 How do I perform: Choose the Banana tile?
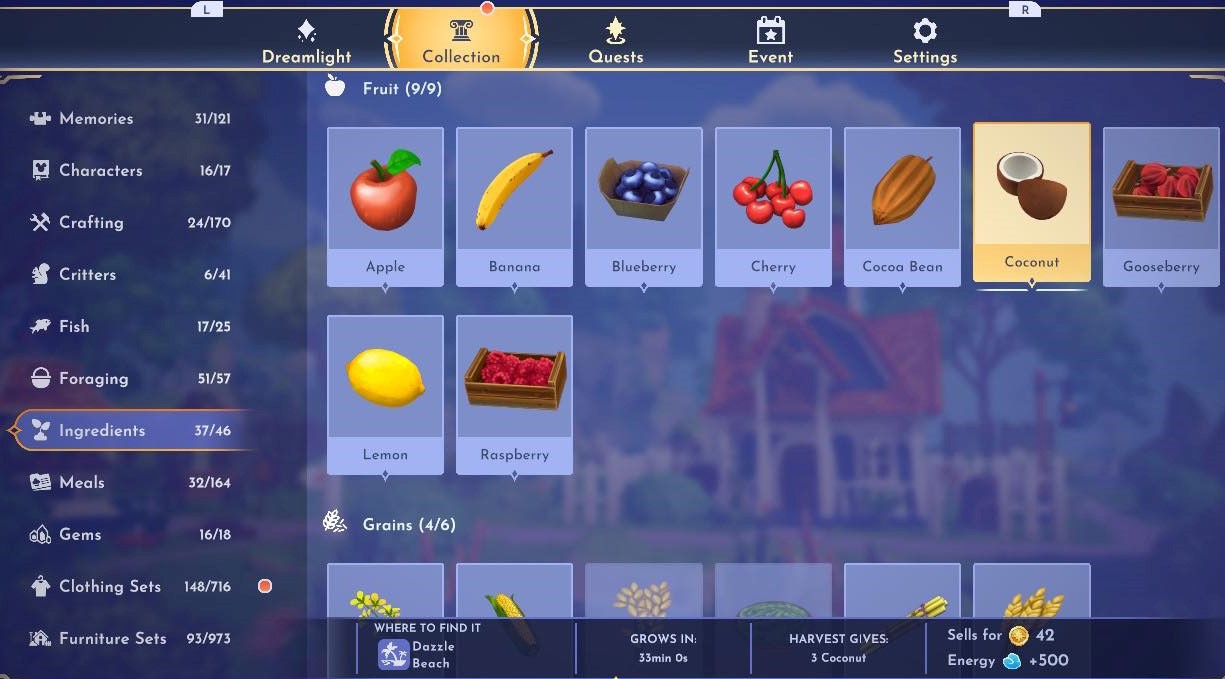(x=514, y=205)
